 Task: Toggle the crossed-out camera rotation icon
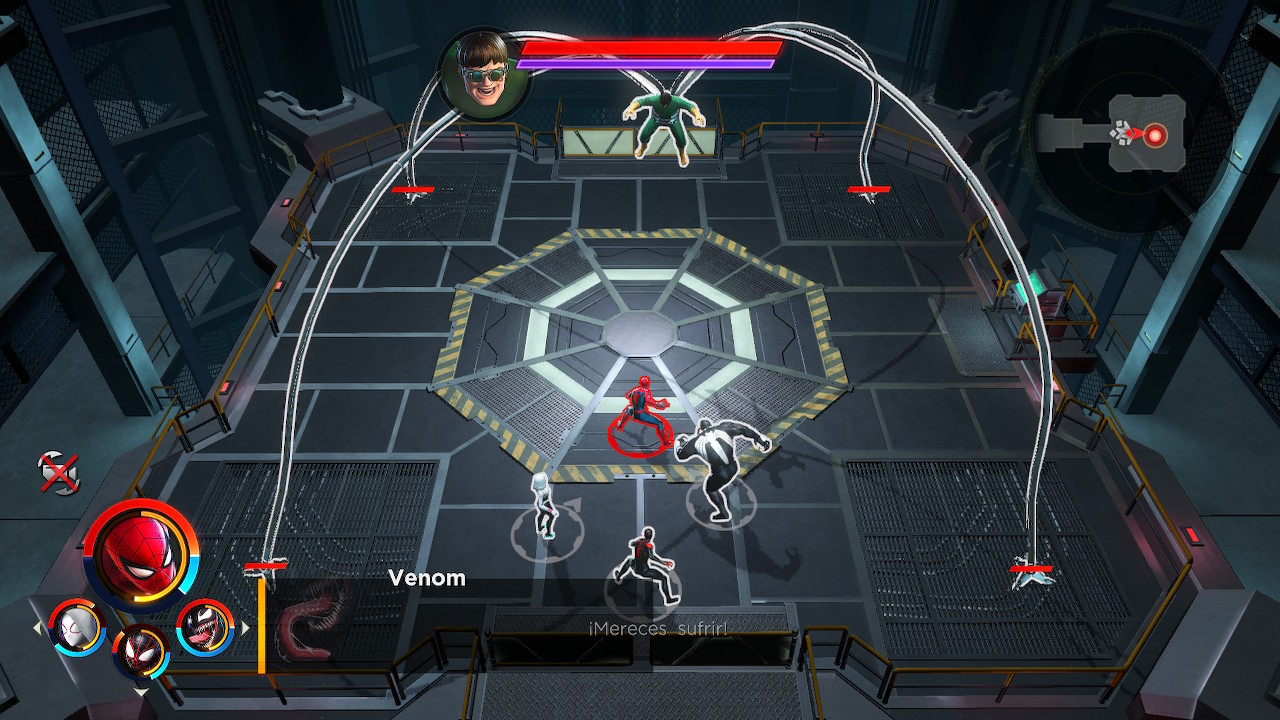pyautogui.click(x=57, y=472)
